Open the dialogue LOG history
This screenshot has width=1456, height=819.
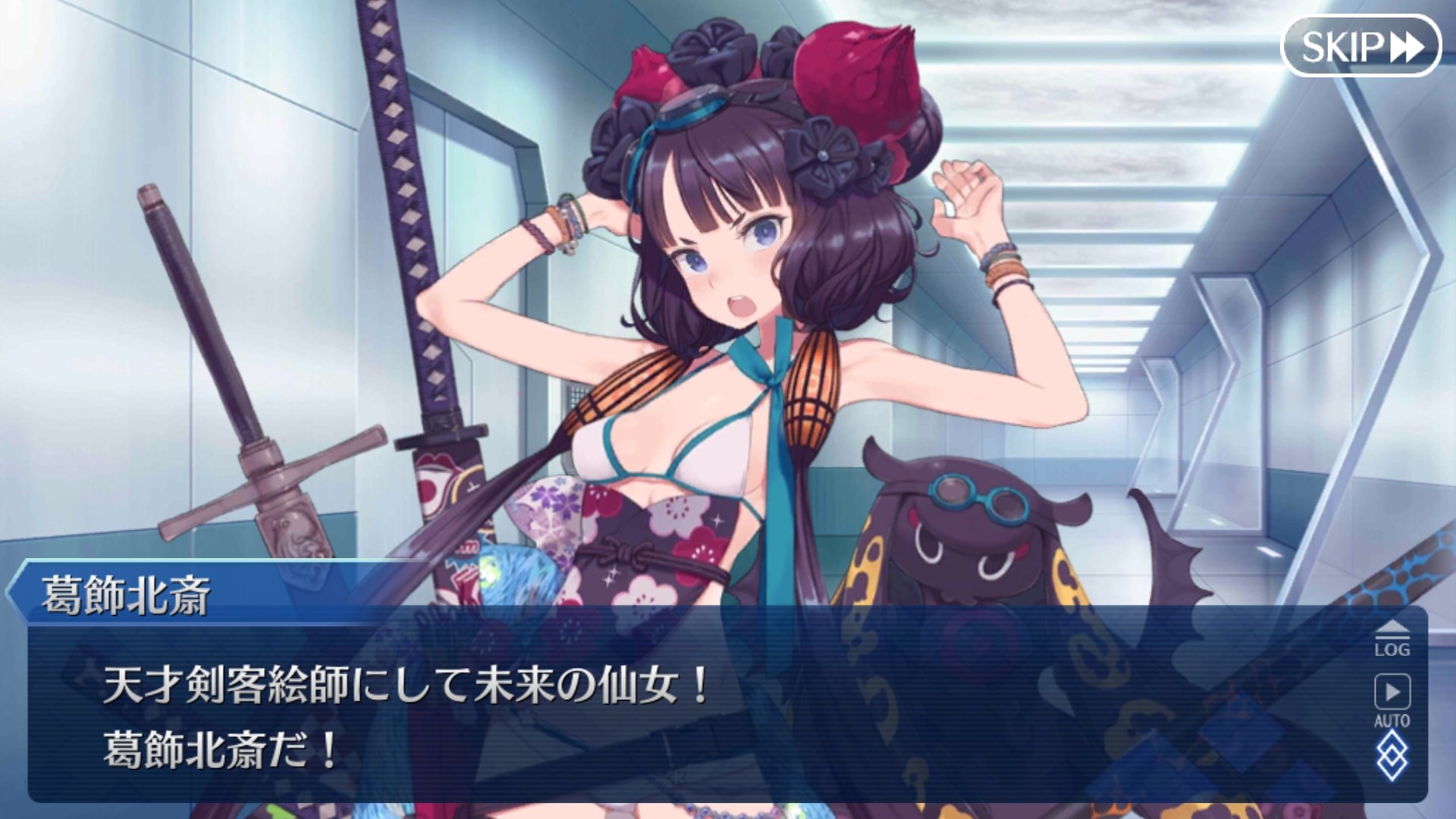[1392, 639]
